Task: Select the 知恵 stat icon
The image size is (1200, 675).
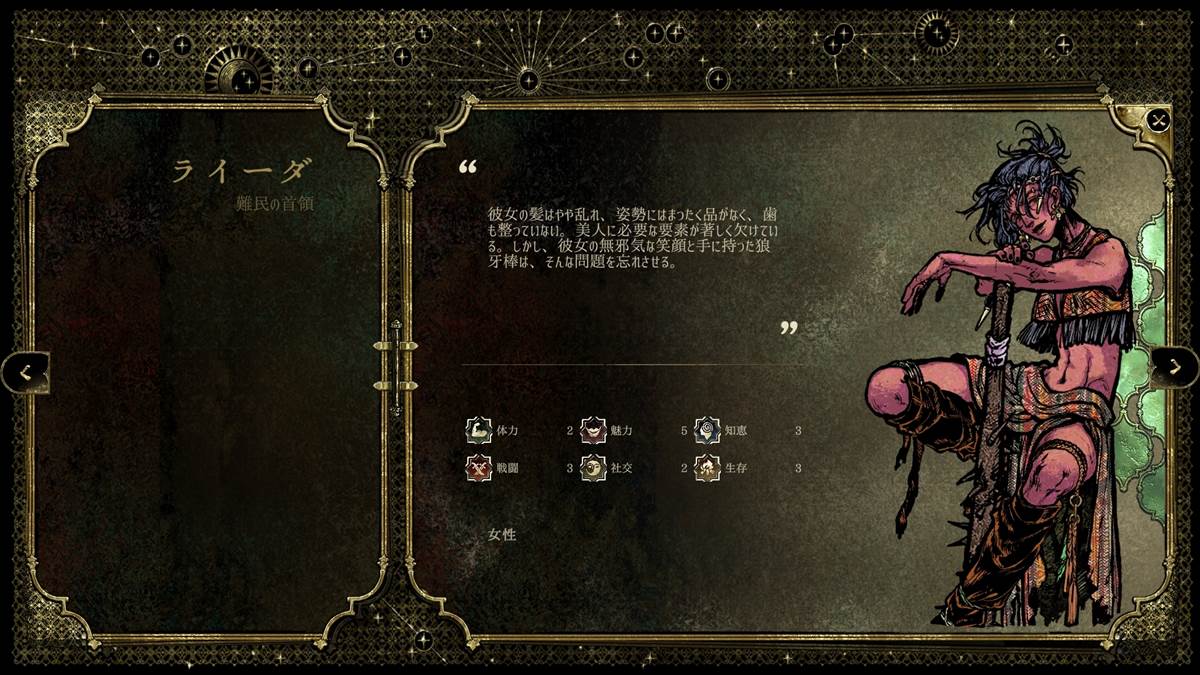Action: click(x=708, y=430)
